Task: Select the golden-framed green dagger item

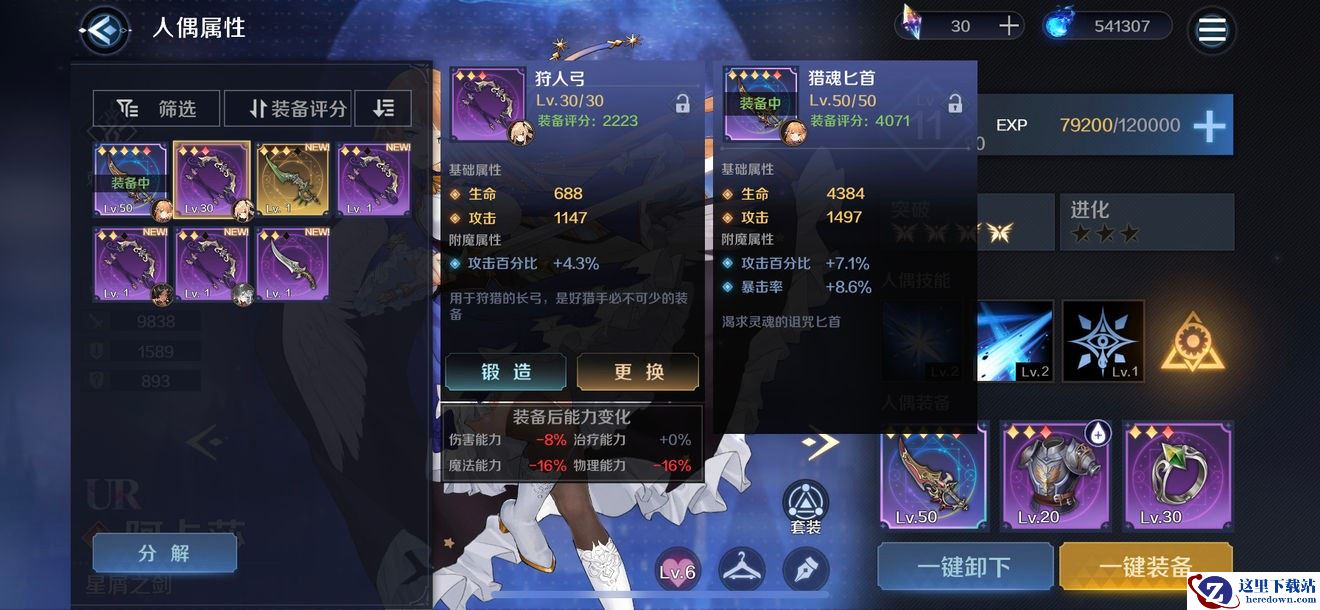Action: (x=293, y=181)
